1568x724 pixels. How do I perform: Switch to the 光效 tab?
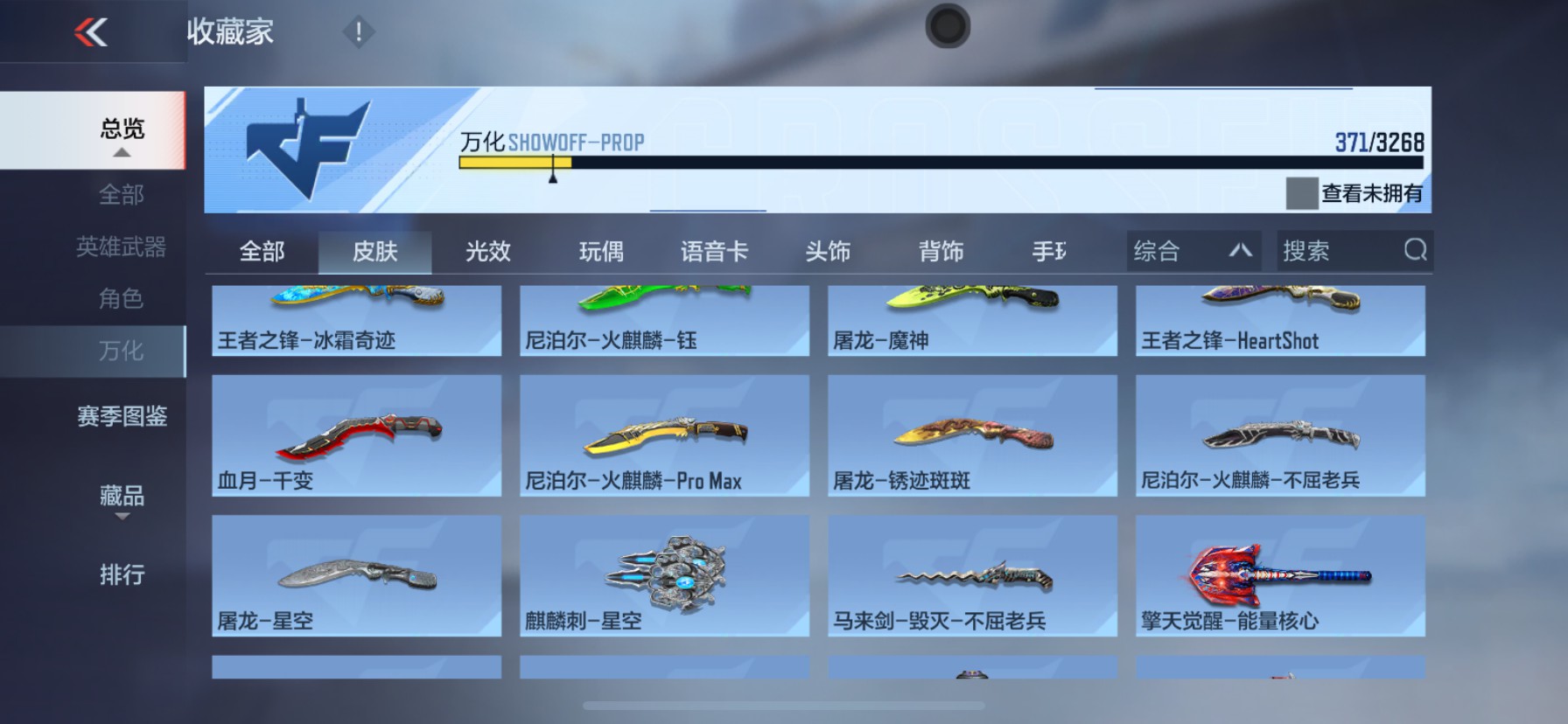(x=487, y=251)
